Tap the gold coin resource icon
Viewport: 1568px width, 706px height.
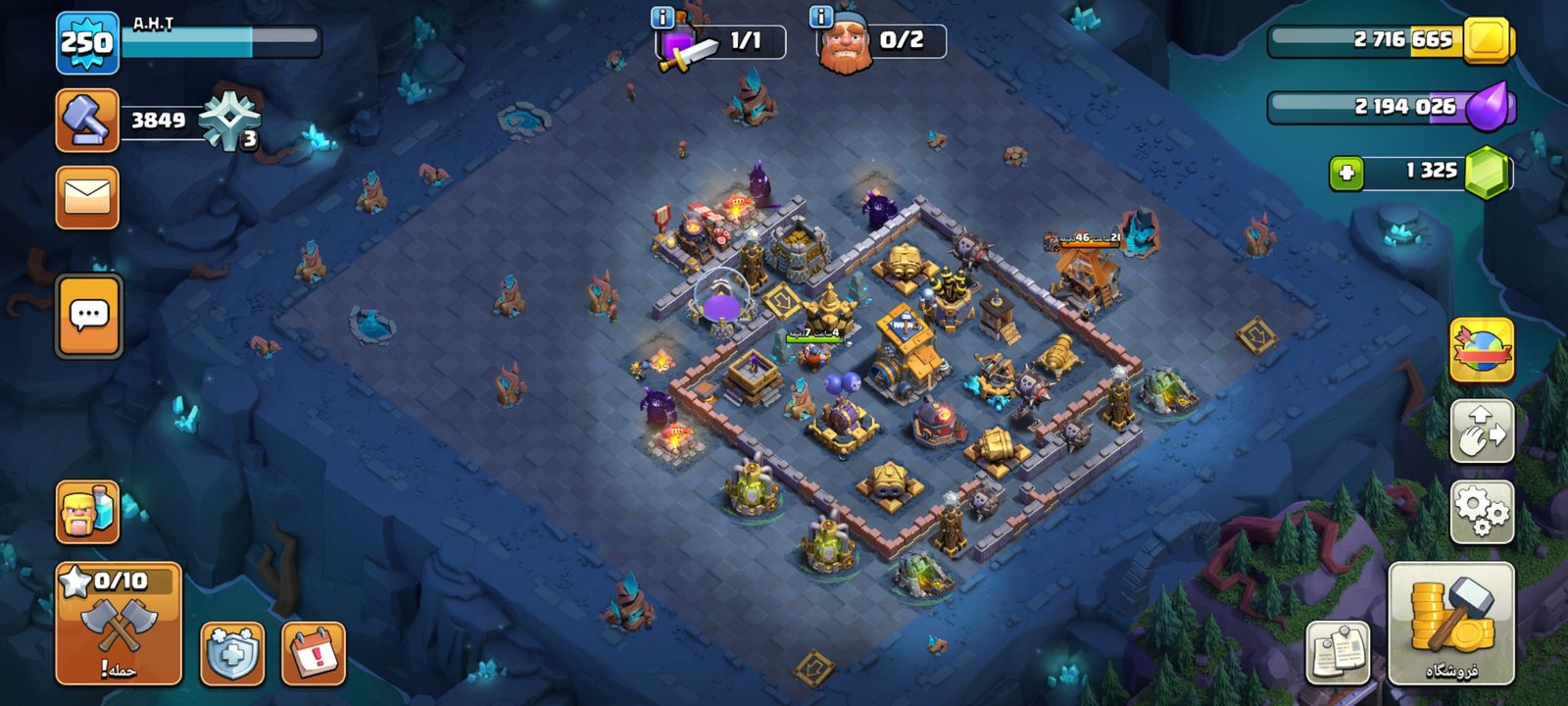pos(1487,41)
